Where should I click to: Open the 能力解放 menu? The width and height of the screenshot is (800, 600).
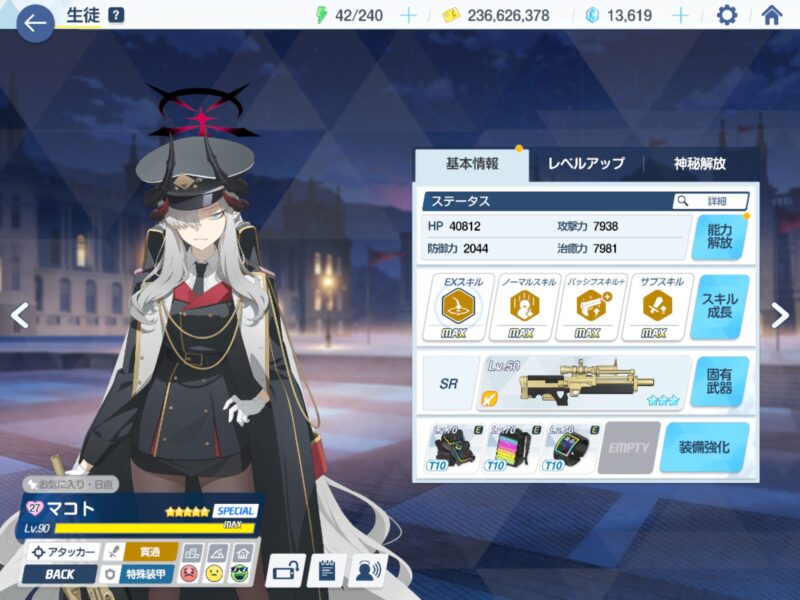click(x=718, y=236)
